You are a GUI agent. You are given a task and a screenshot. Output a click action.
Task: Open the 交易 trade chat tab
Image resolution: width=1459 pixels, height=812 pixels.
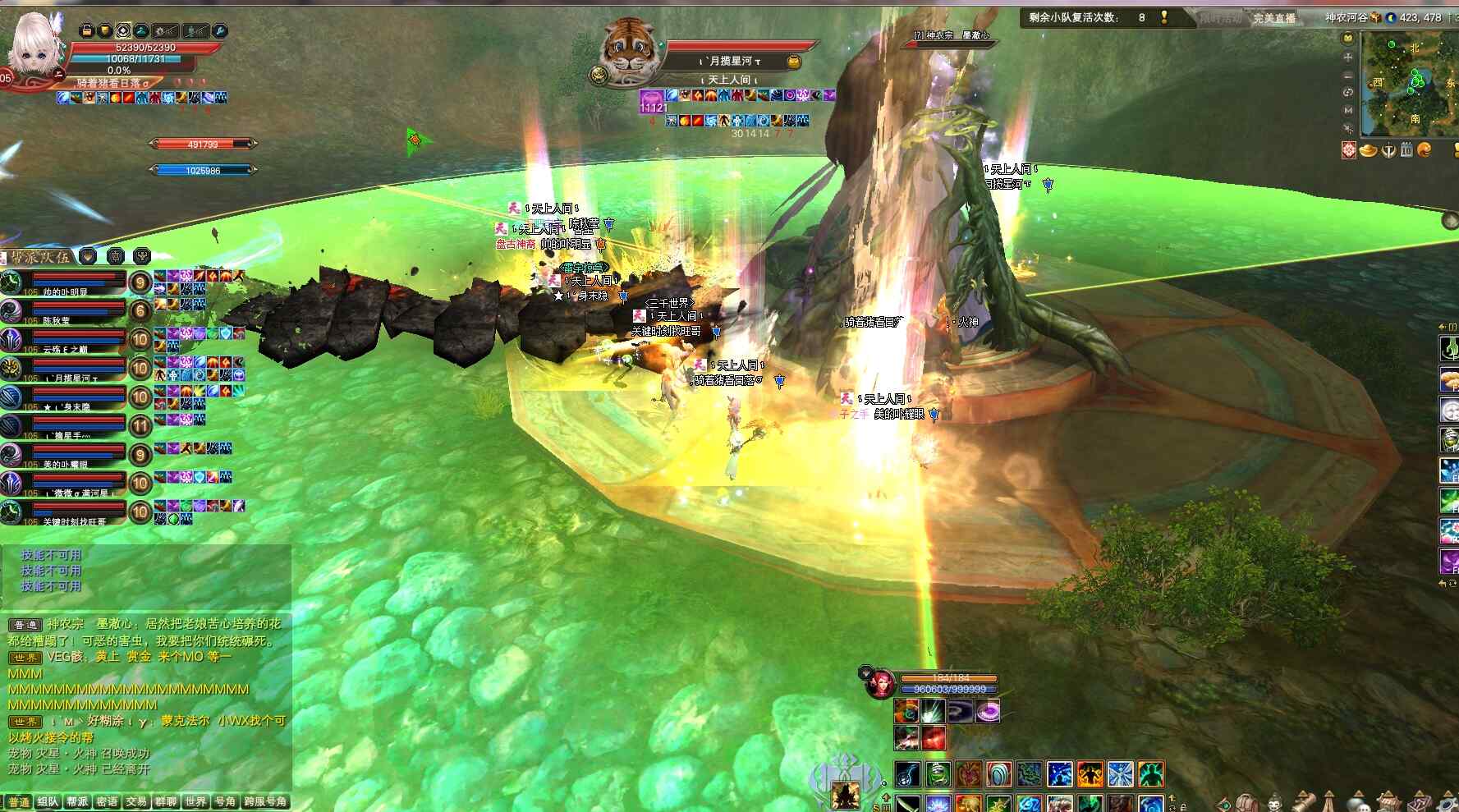(x=136, y=802)
